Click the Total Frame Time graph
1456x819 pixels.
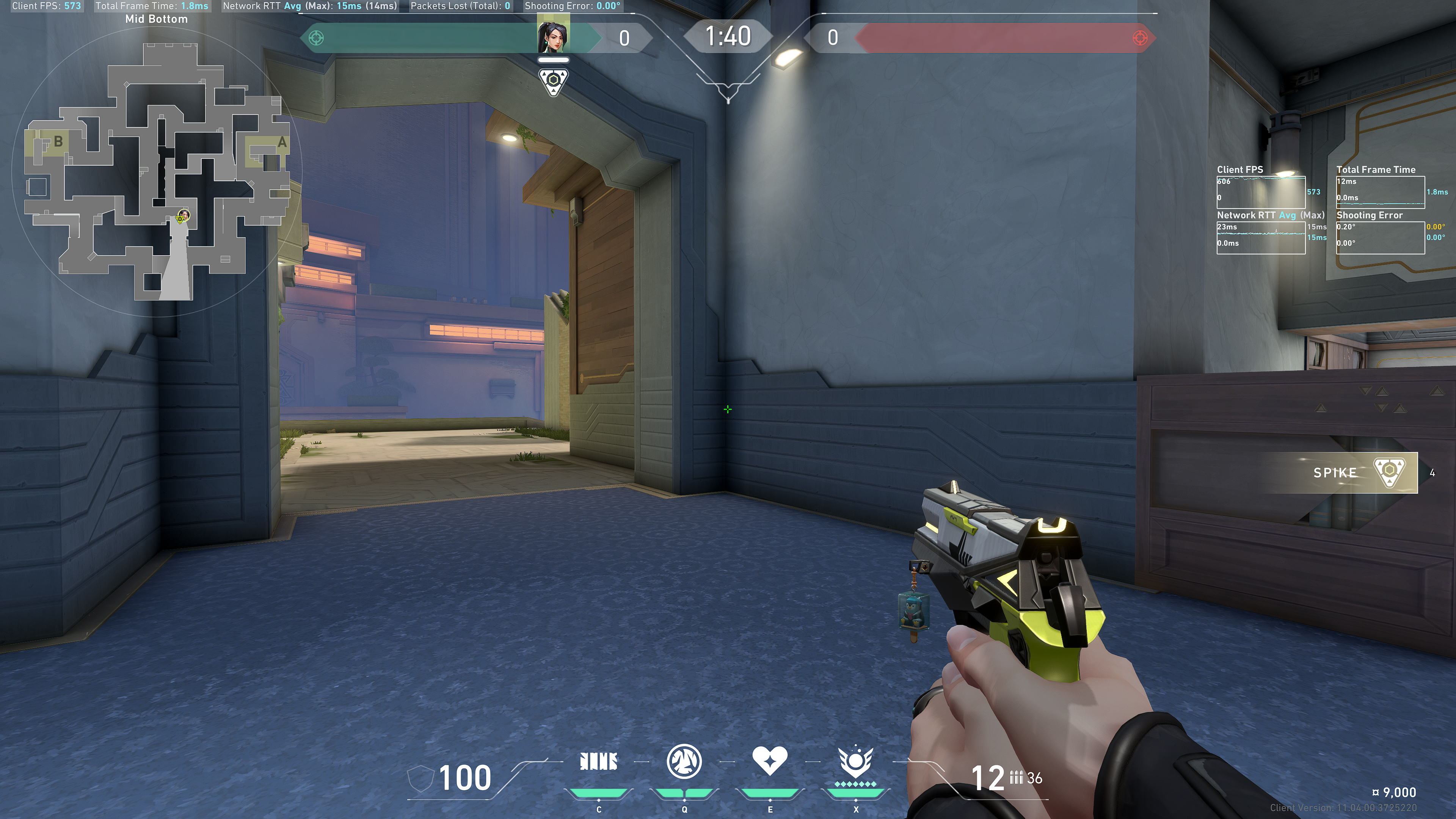(1380, 192)
